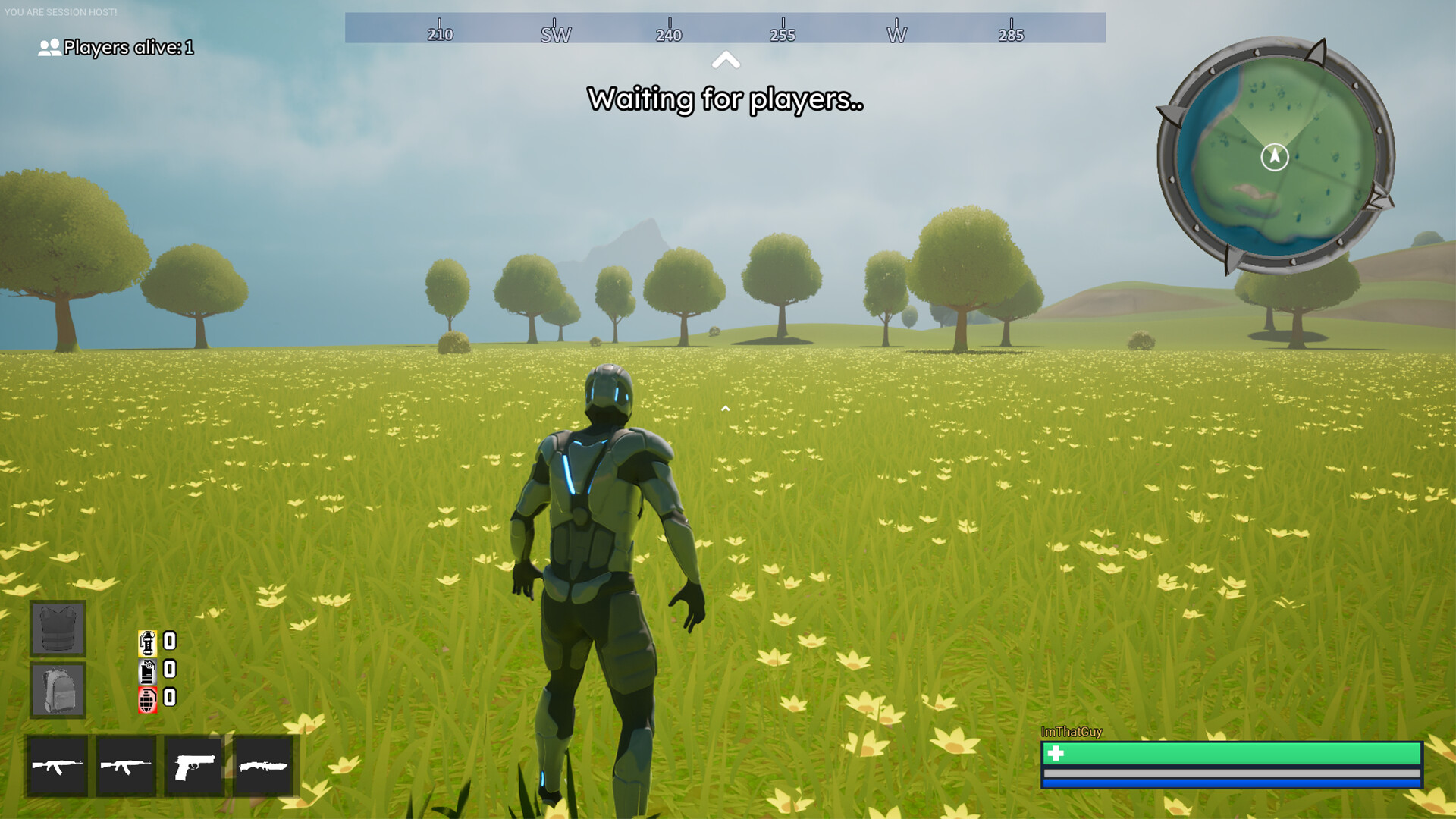The width and height of the screenshot is (1456, 819).
Task: Click the YOU ARE SESSION HOST label
Action: click(61, 11)
